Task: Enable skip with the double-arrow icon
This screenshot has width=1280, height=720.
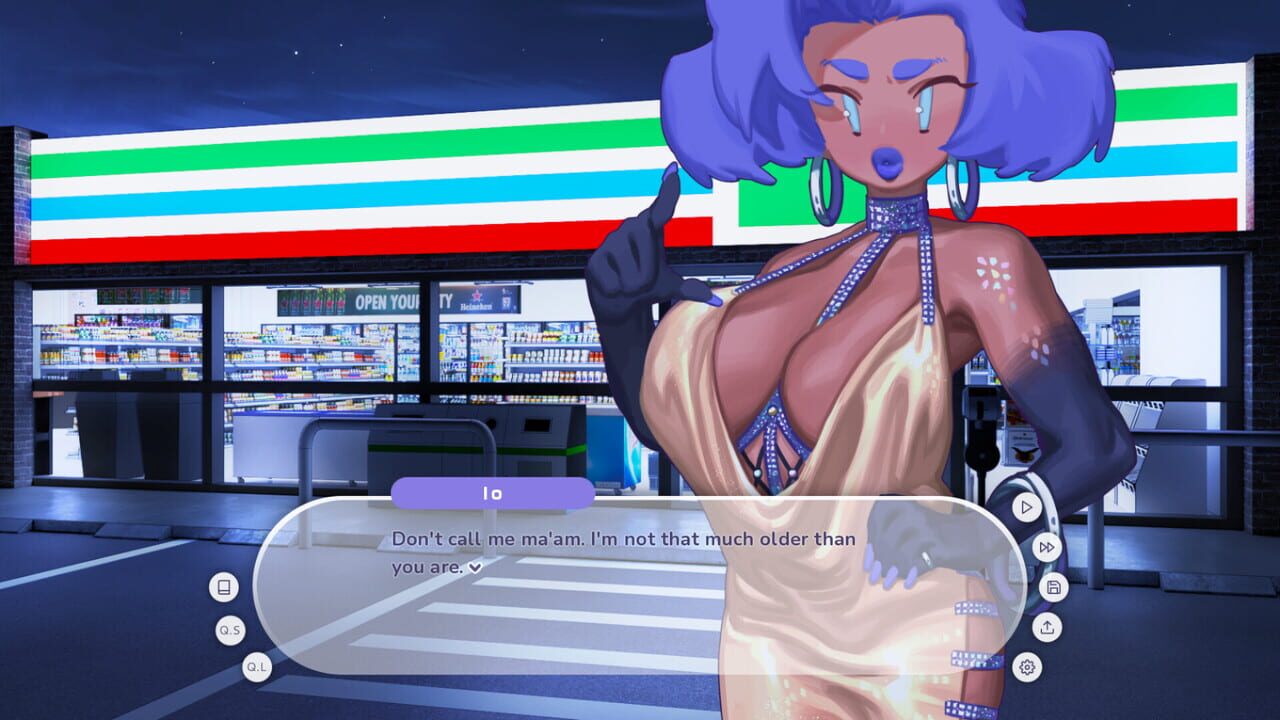Action: pyautogui.click(x=1046, y=548)
